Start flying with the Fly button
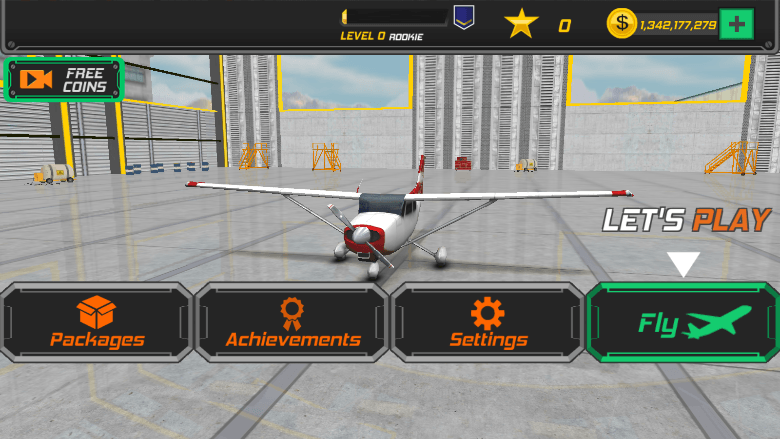This screenshot has width=780, height=439. click(x=683, y=322)
